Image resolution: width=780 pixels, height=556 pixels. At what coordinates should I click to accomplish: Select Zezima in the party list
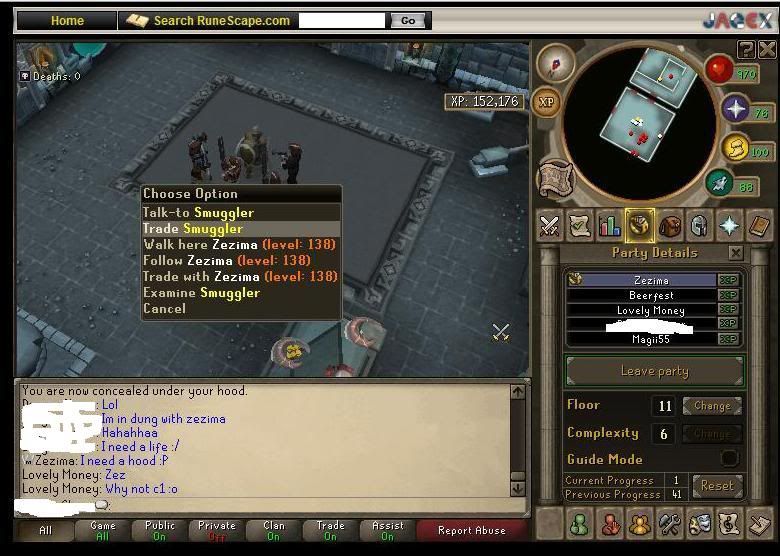click(651, 281)
